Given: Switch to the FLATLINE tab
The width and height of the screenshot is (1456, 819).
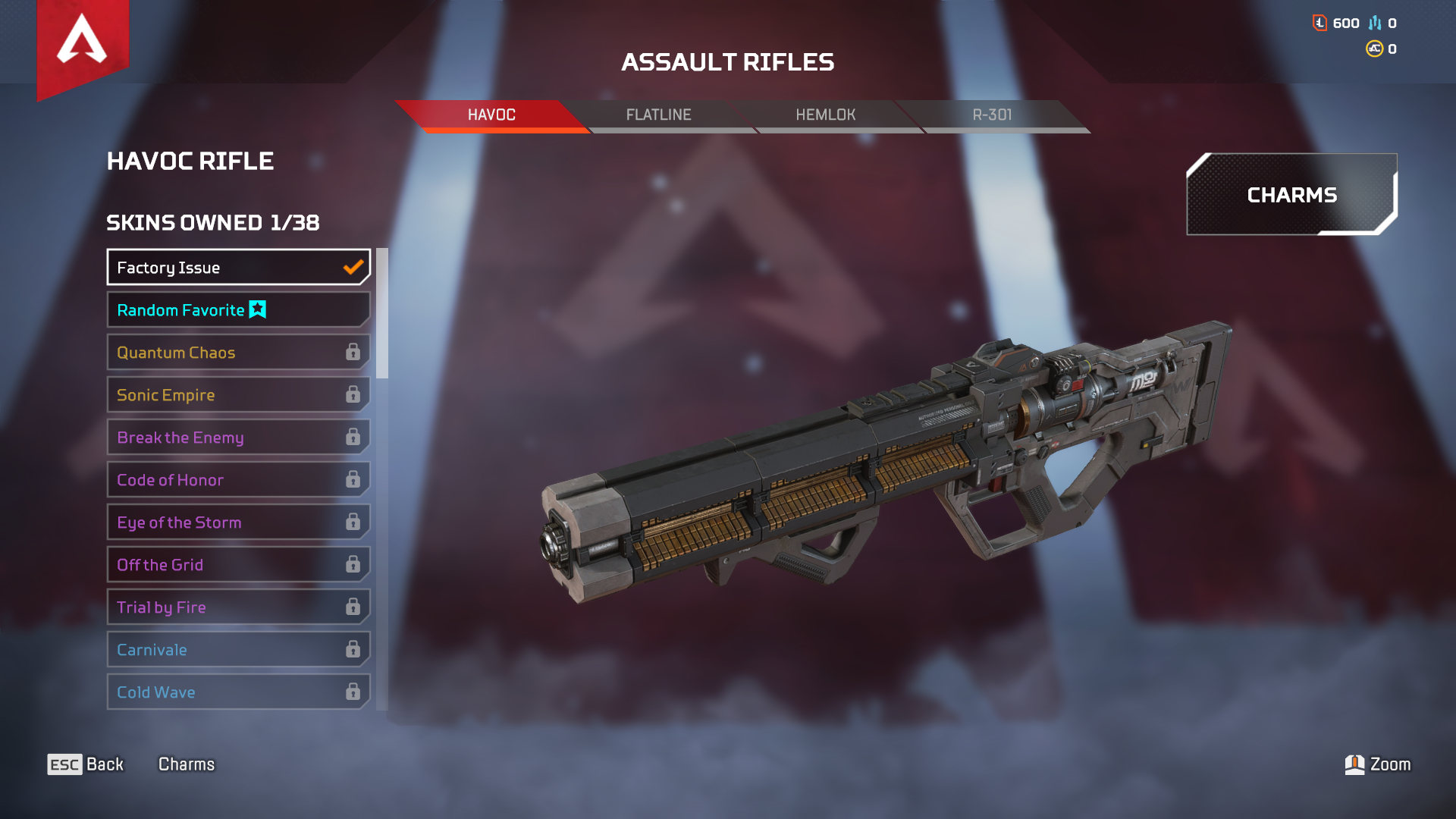Looking at the screenshot, I should click(x=659, y=115).
